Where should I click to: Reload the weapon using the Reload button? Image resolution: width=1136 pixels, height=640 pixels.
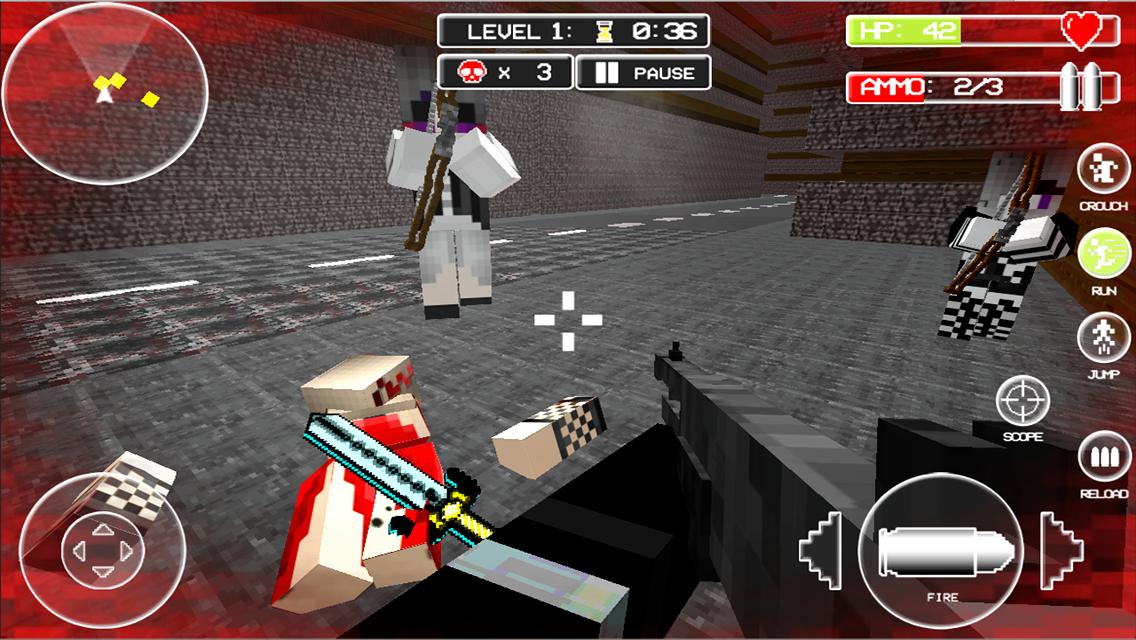pos(1104,460)
